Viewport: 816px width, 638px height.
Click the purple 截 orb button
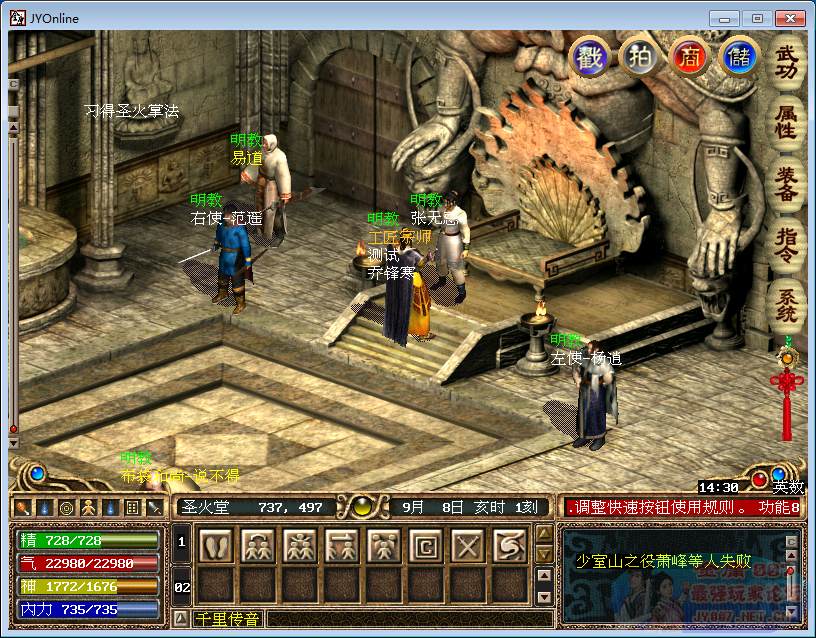[x=590, y=57]
